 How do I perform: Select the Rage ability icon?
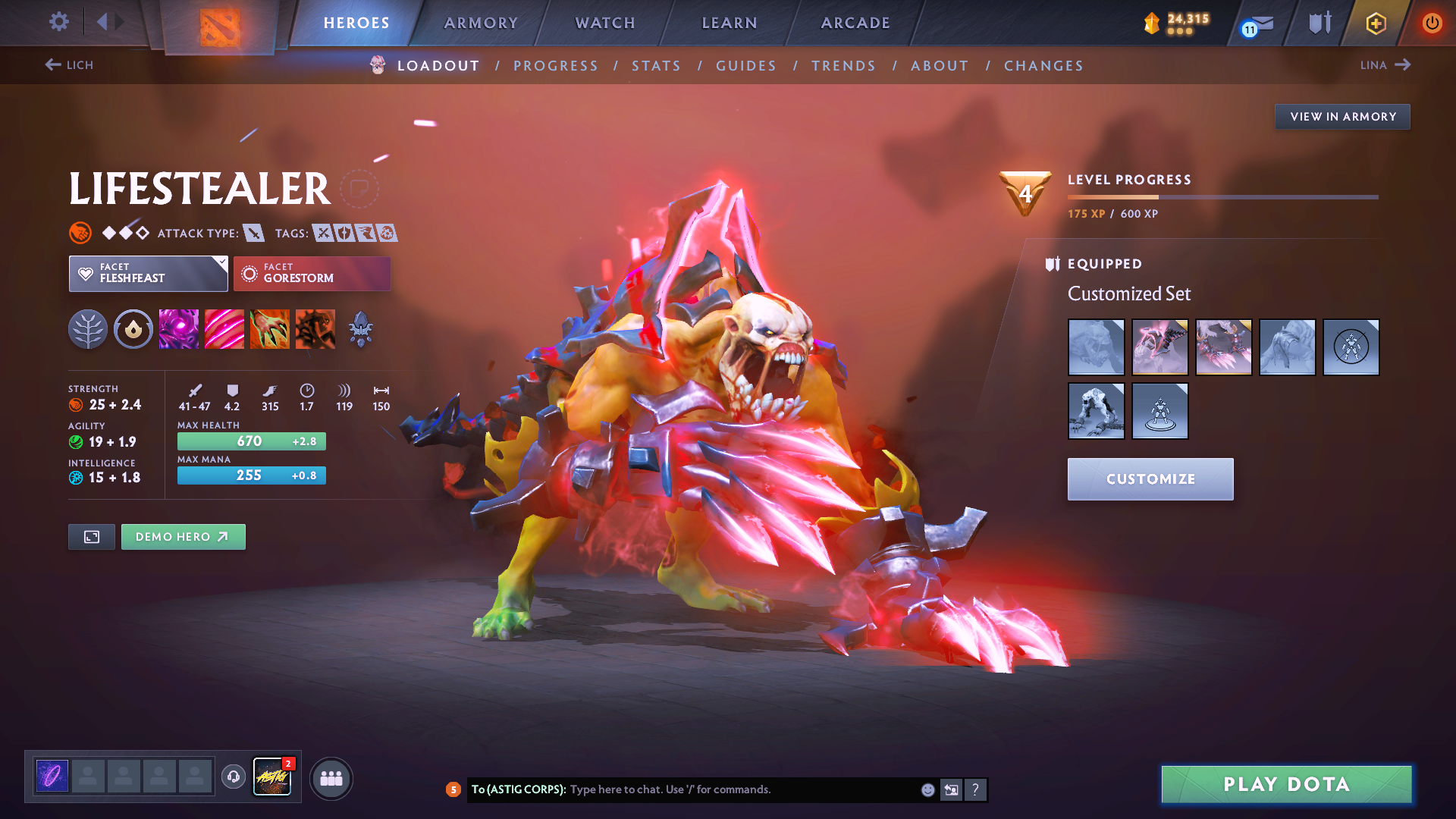(178, 328)
